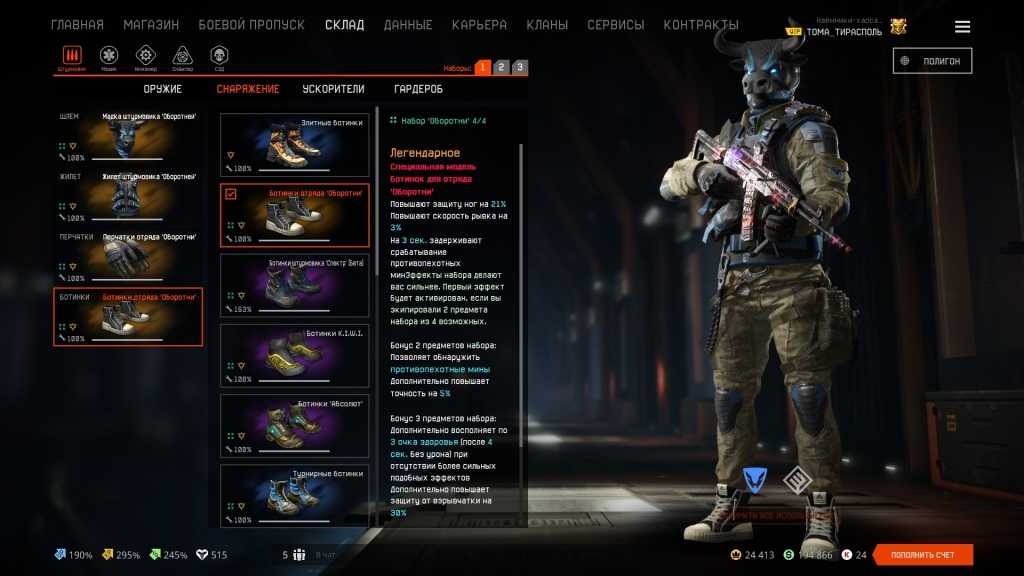Click the Пополнить счет button

(x=923, y=555)
